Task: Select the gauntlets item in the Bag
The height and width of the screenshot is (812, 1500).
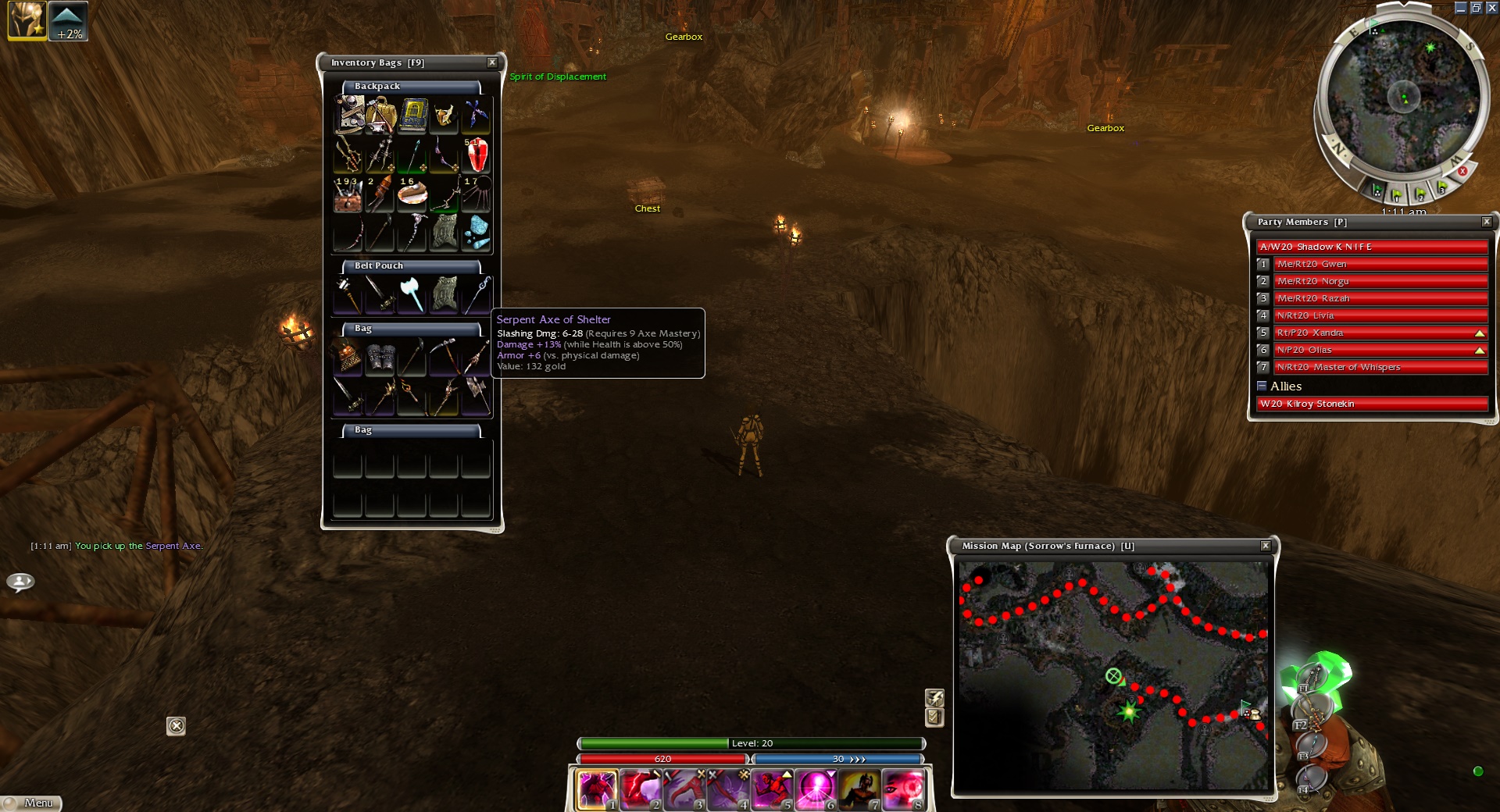Action: 380,358
